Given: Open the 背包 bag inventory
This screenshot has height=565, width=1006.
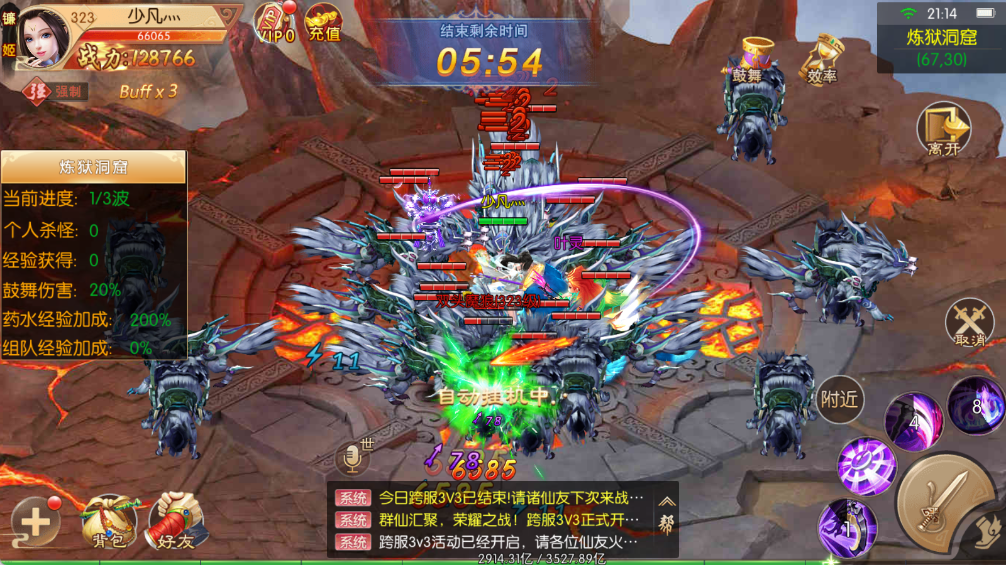Looking at the screenshot, I should (108, 520).
